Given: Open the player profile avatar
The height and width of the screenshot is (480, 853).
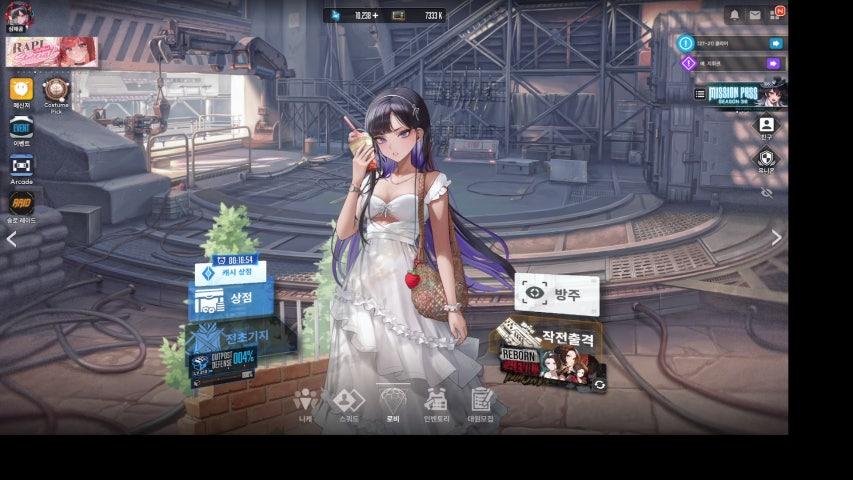Looking at the screenshot, I should click(19, 14).
